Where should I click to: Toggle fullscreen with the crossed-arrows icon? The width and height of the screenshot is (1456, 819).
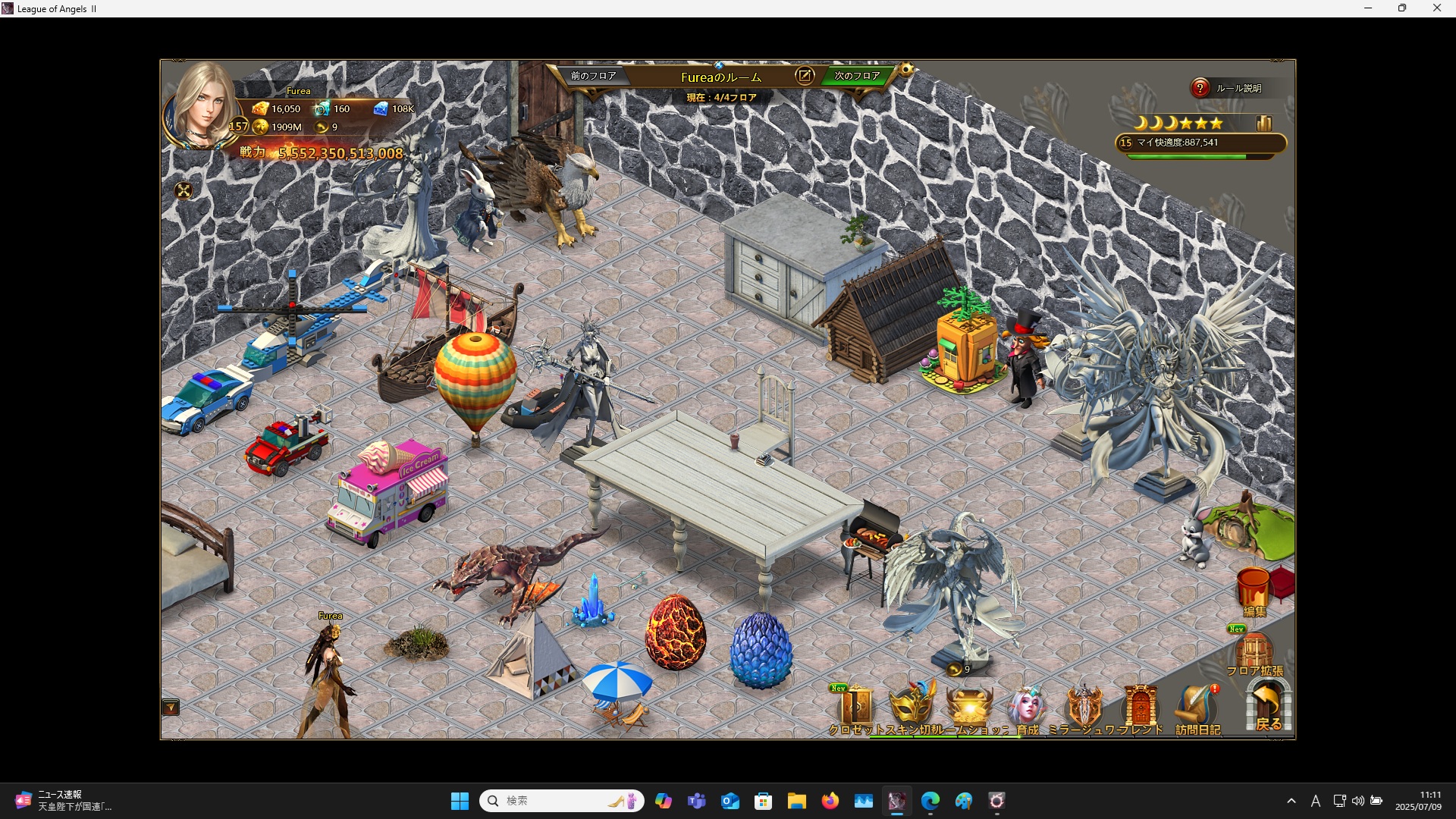[184, 191]
